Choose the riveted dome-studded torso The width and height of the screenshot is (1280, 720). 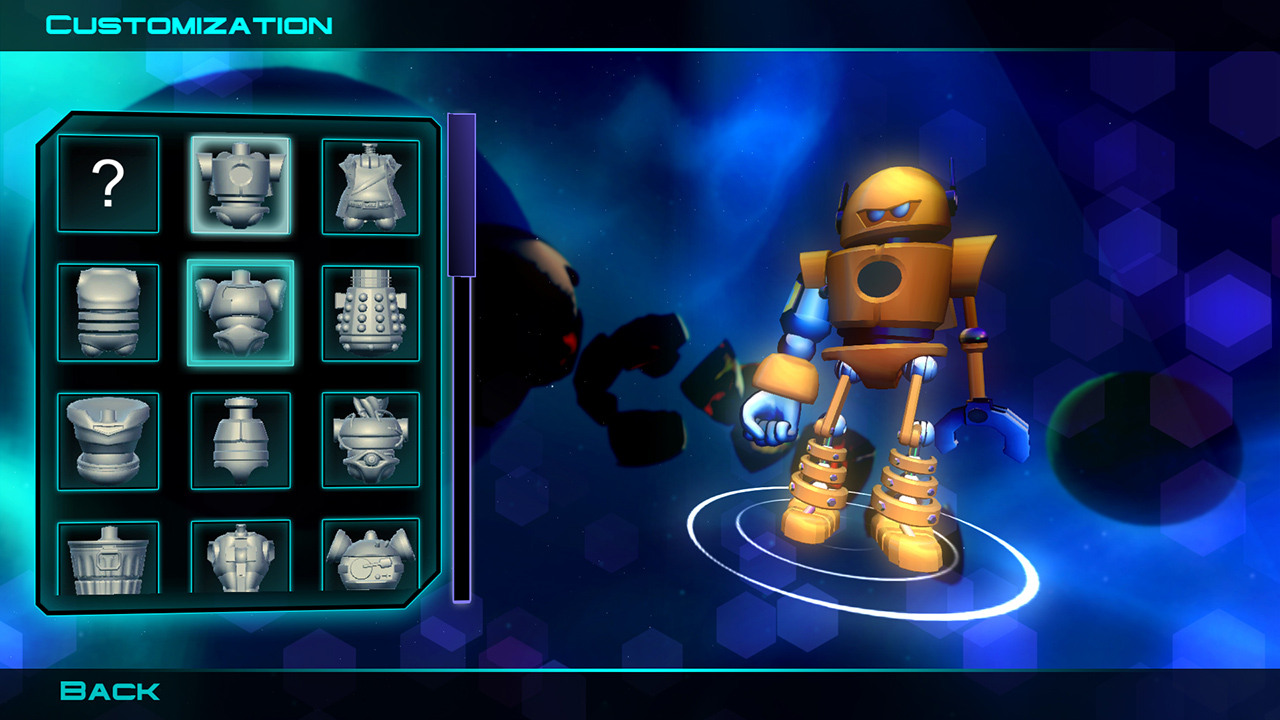pyautogui.click(x=370, y=311)
